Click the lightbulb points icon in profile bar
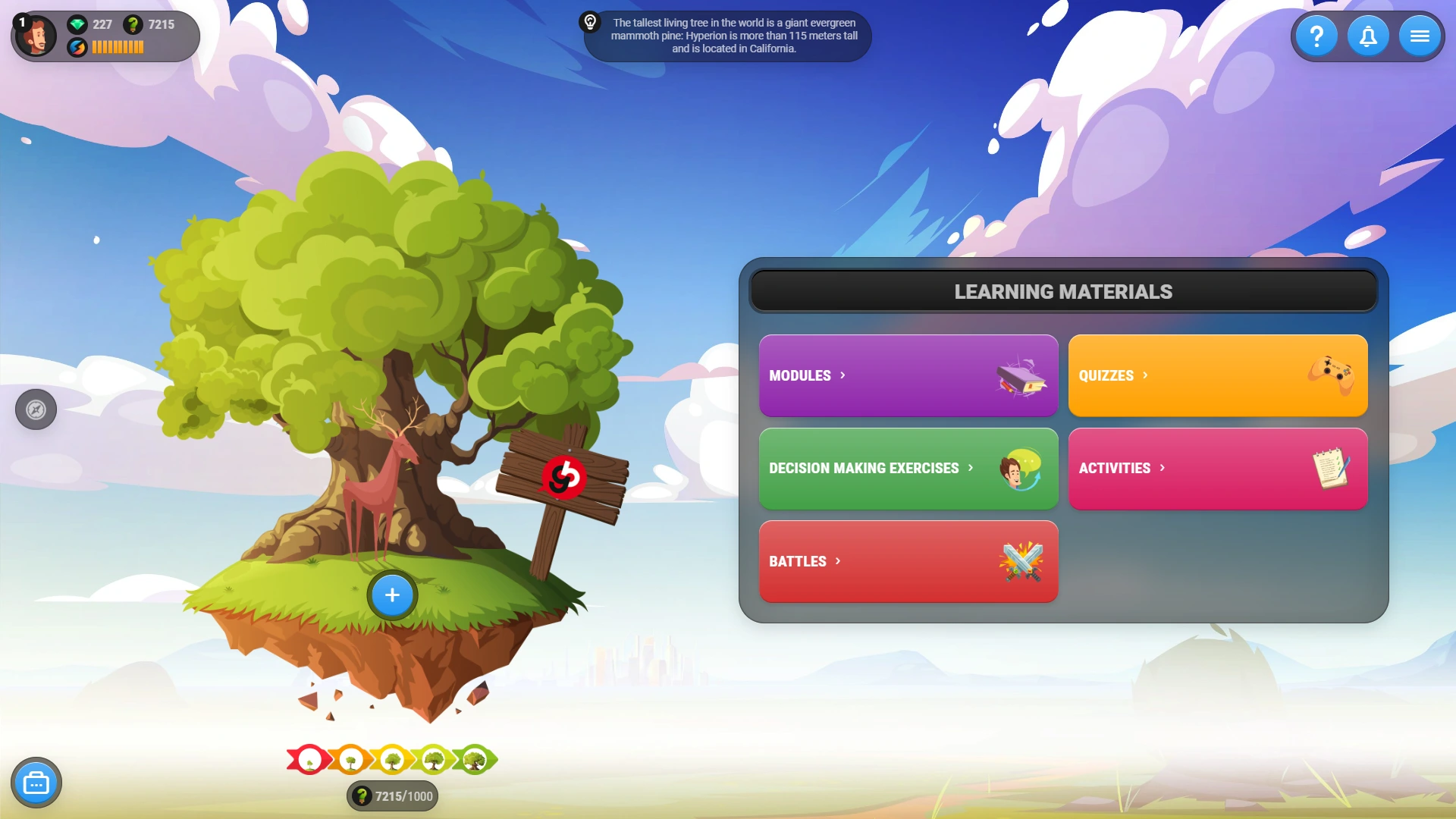1456x819 pixels. click(133, 24)
